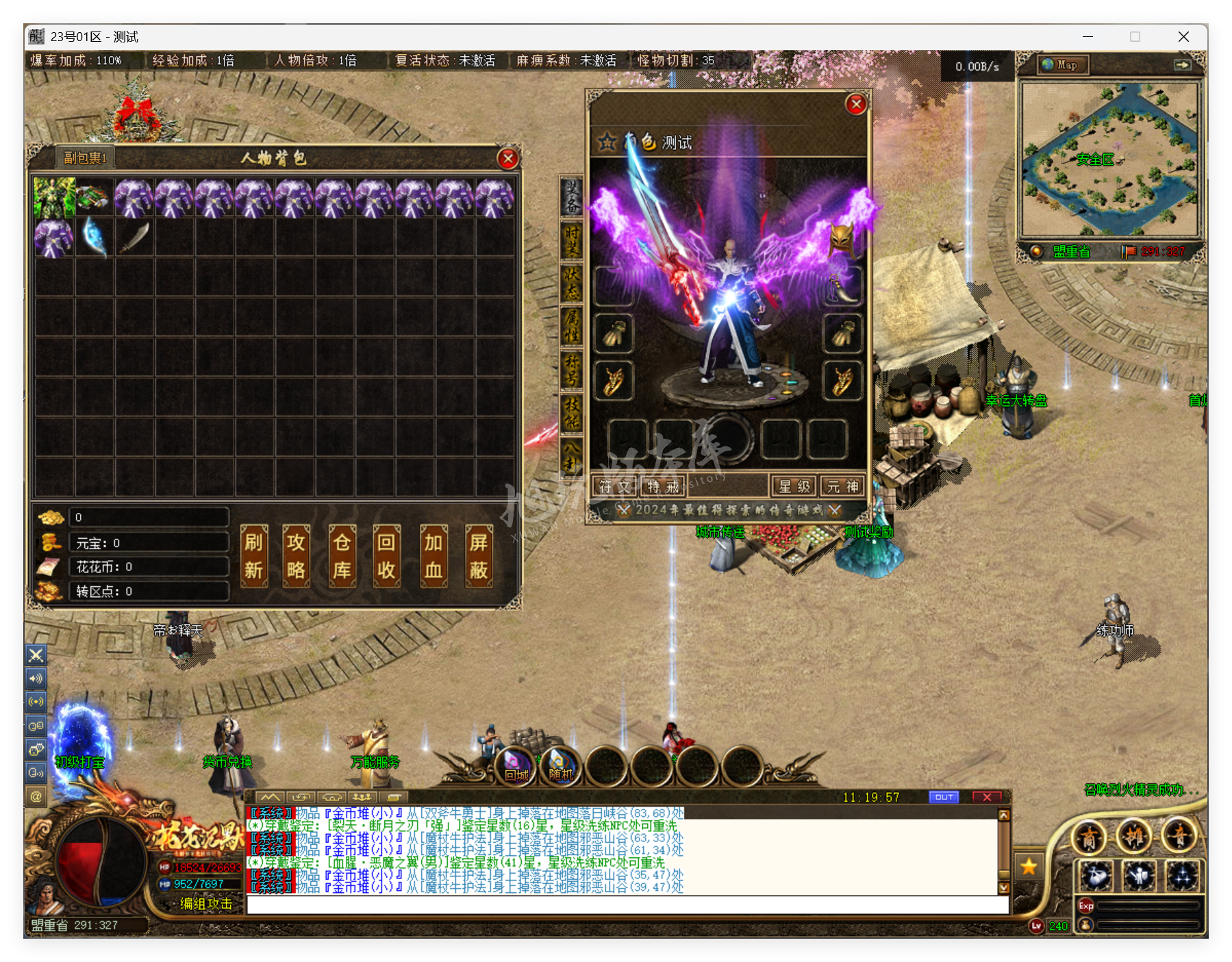This screenshot has width=1232, height=962.
Task: Click inside the chat text input field
Action: coord(616,911)
